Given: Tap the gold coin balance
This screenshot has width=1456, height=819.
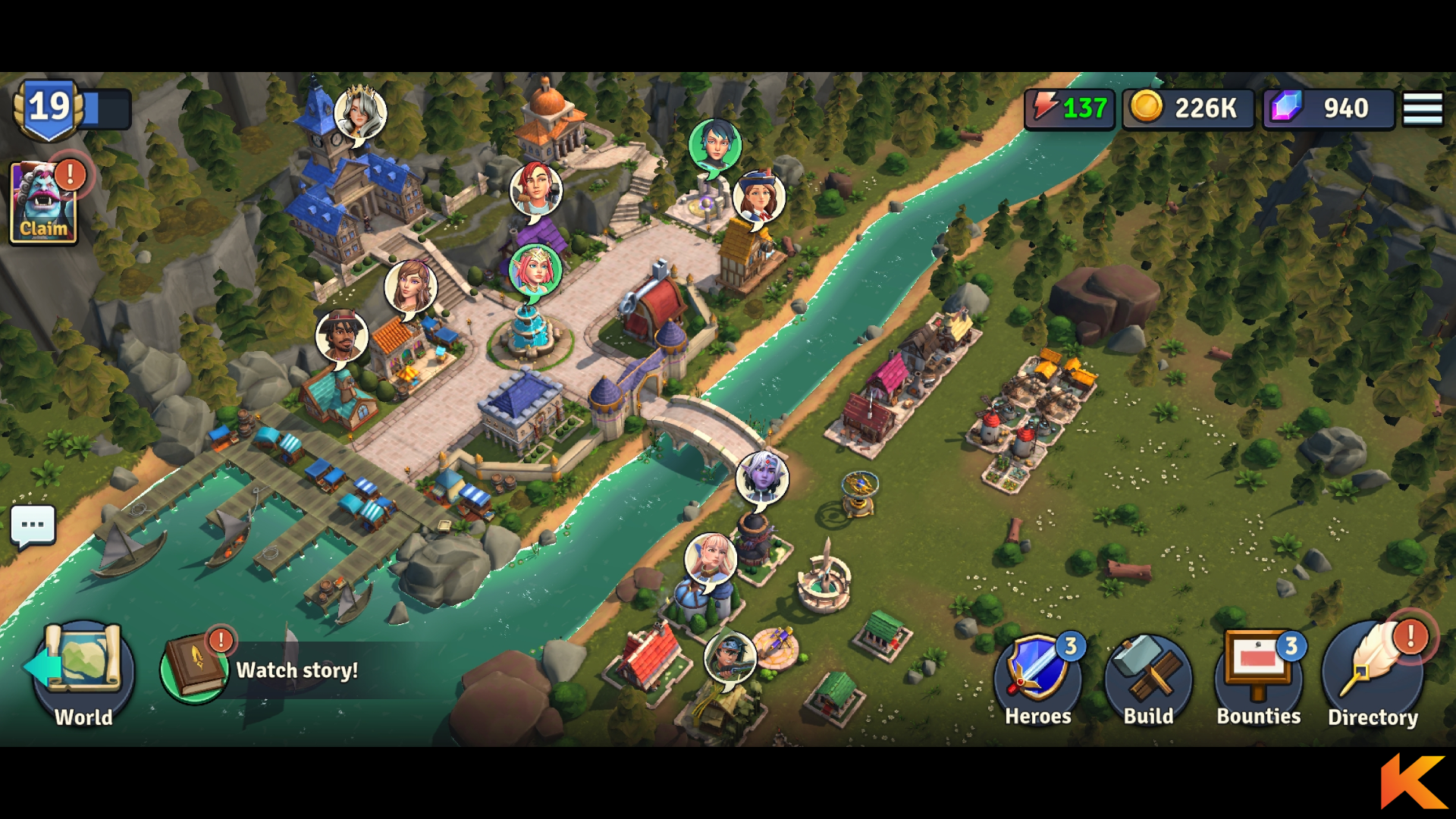Looking at the screenshot, I should [1188, 108].
